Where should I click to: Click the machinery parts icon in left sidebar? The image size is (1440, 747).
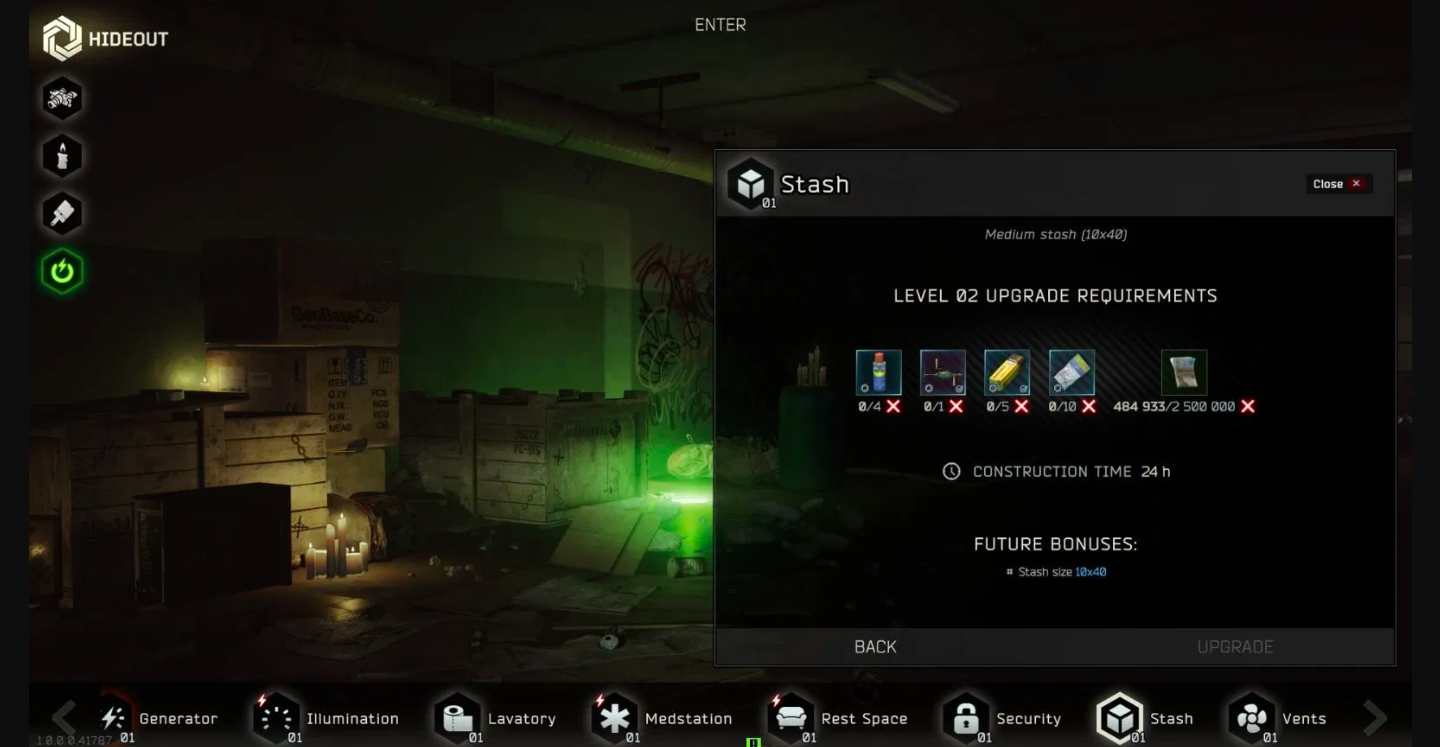click(62, 98)
